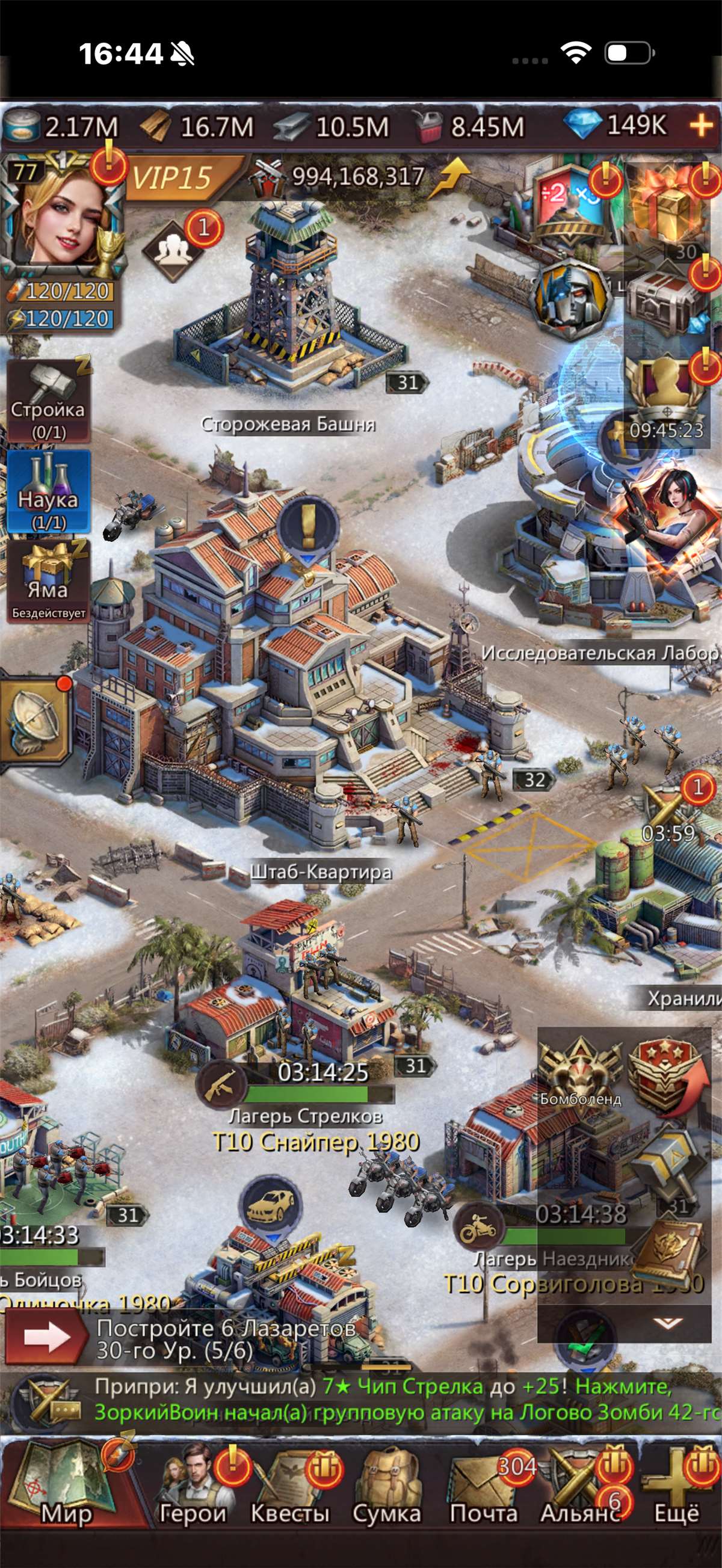Open the chat message bar
The image size is (722, 1568).
(x=377, y=1400)
